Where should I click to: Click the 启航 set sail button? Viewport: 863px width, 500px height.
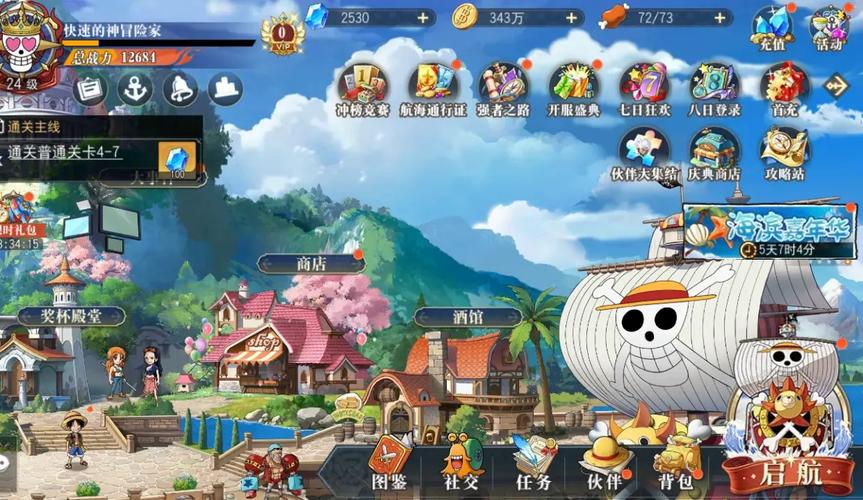pyautogui.click(x=789, y=468)
